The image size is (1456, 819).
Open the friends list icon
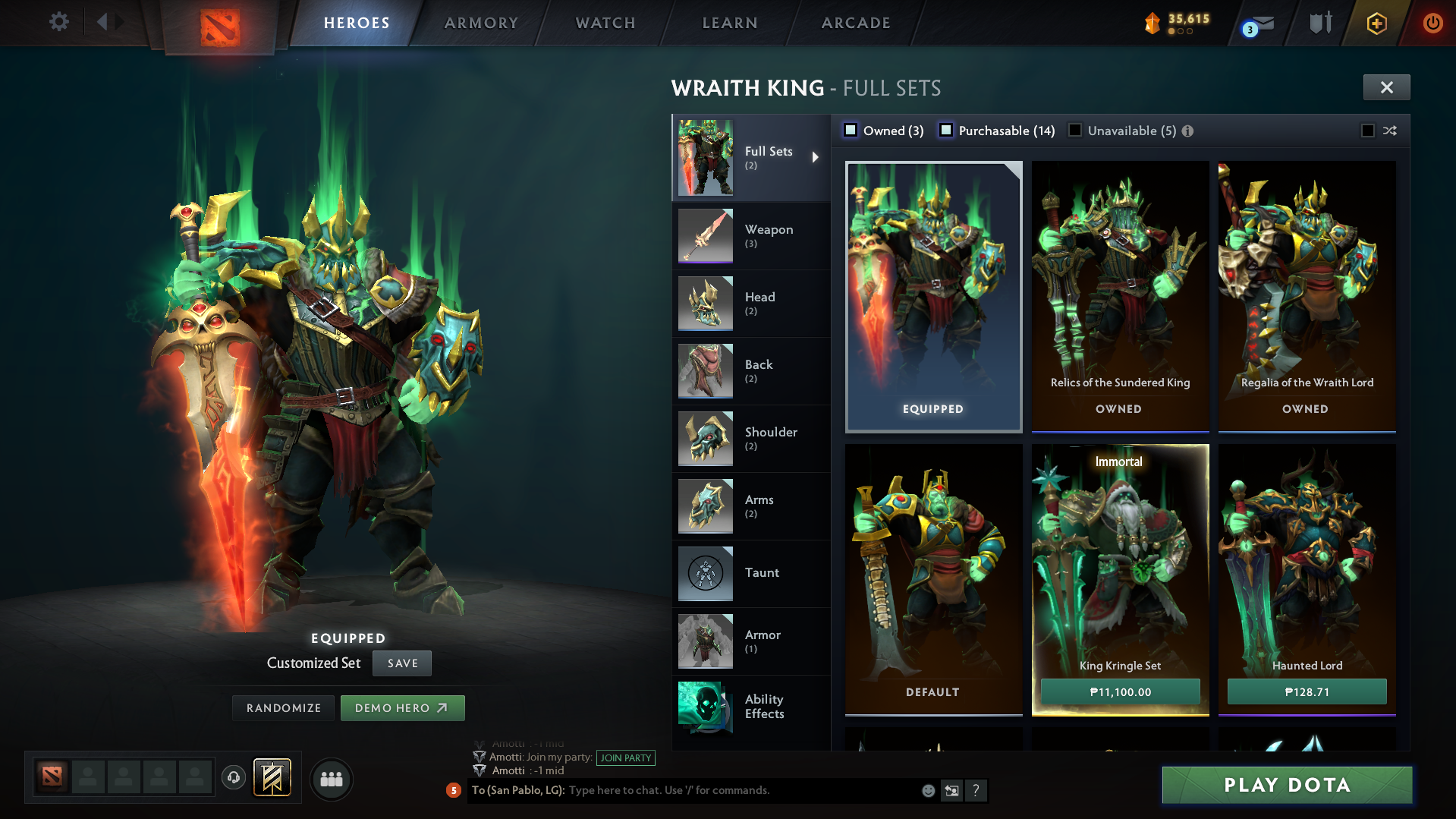[332, 779]
